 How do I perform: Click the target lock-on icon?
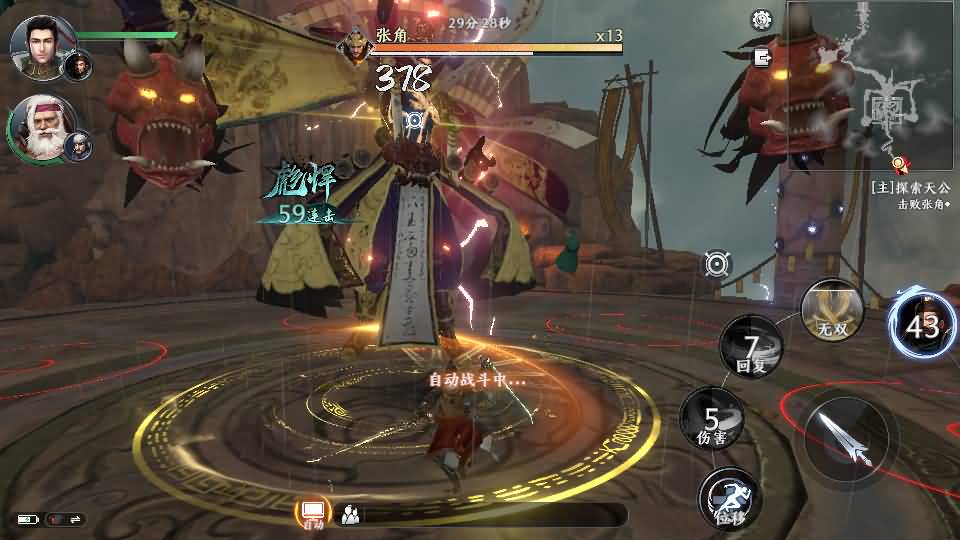coord(716,263)
